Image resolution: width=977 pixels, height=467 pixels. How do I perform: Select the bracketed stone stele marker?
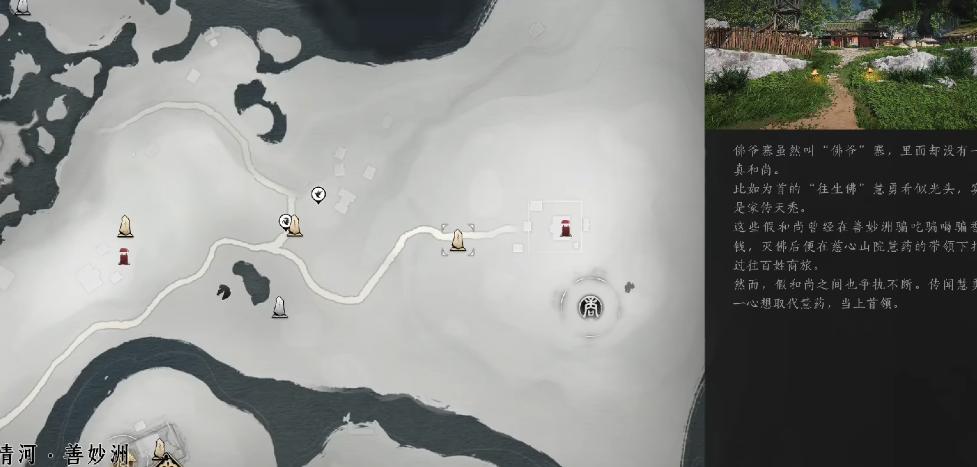click(x=458, y=240)
